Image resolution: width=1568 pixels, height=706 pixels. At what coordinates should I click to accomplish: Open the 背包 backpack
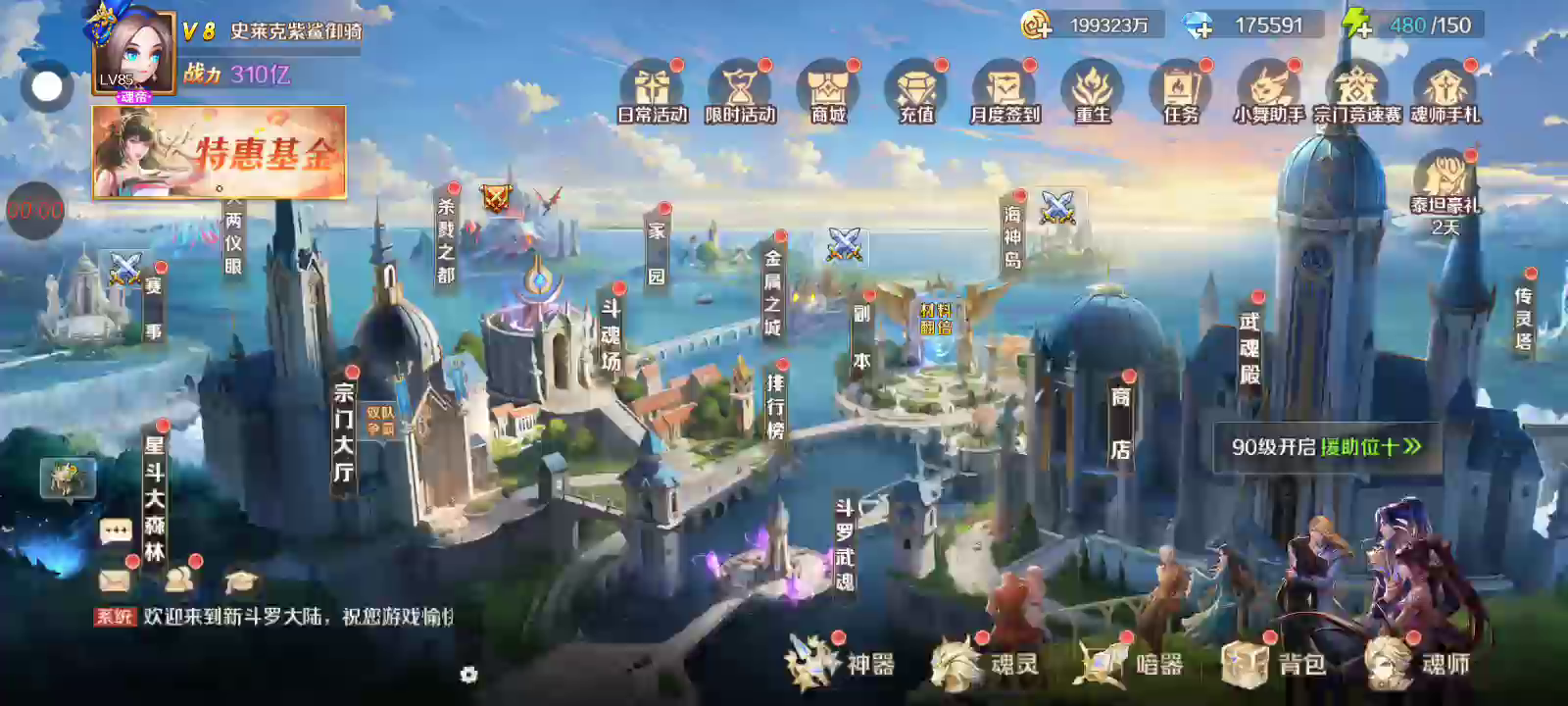pyautogui.click(x=1274, y=663)
